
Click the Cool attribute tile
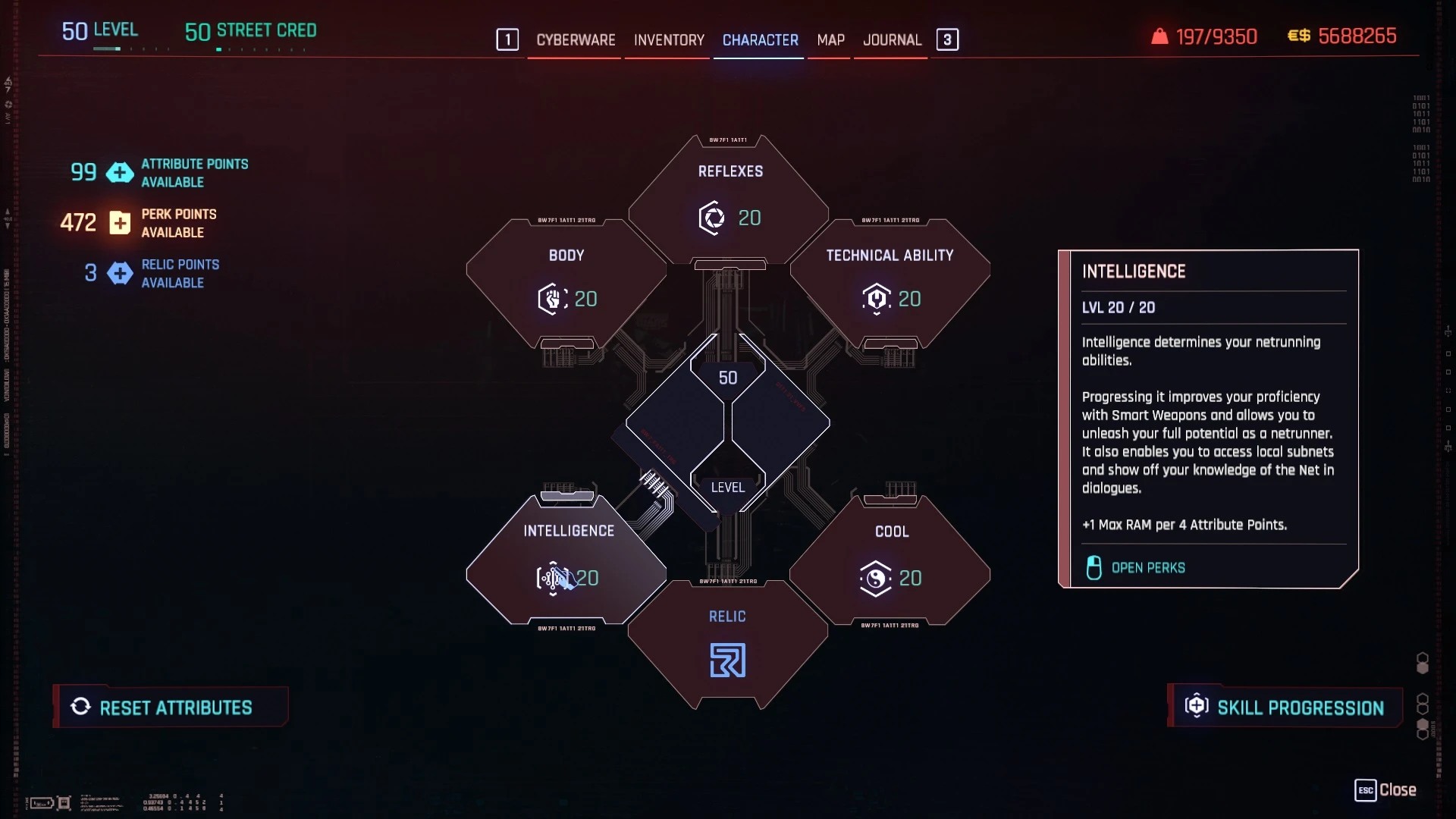[890, 561]
